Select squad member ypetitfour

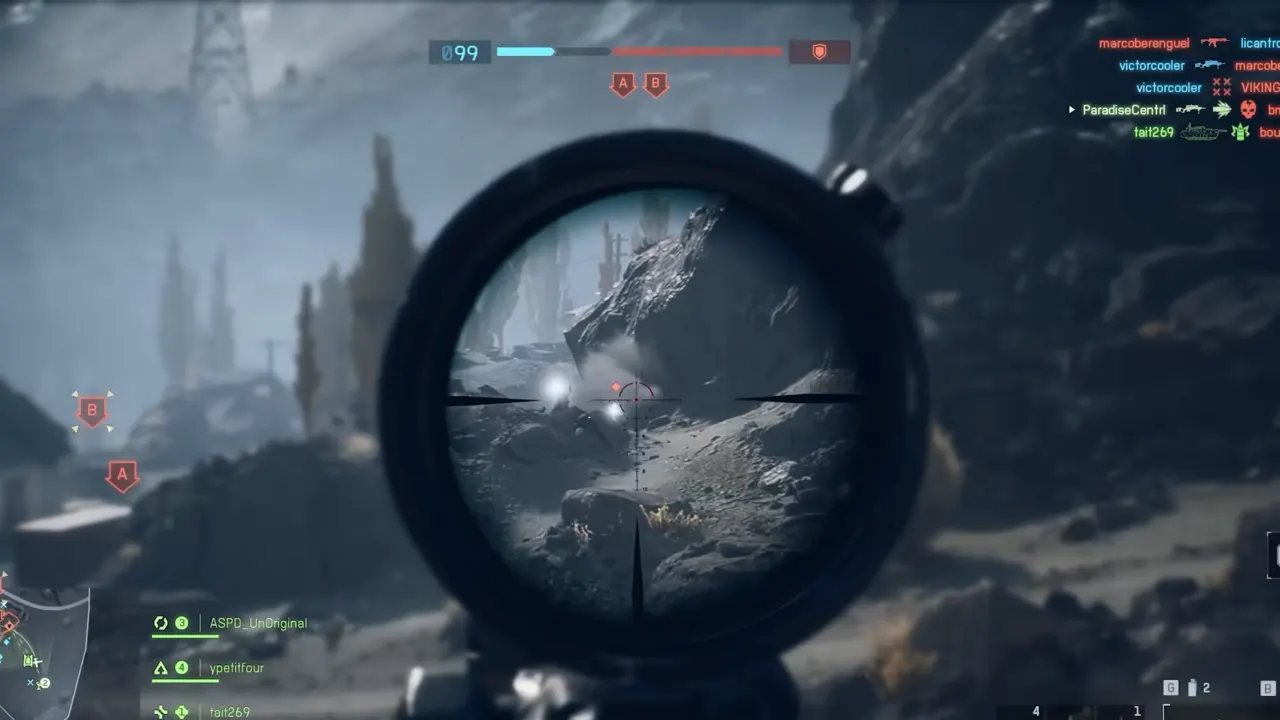(236, 668)
